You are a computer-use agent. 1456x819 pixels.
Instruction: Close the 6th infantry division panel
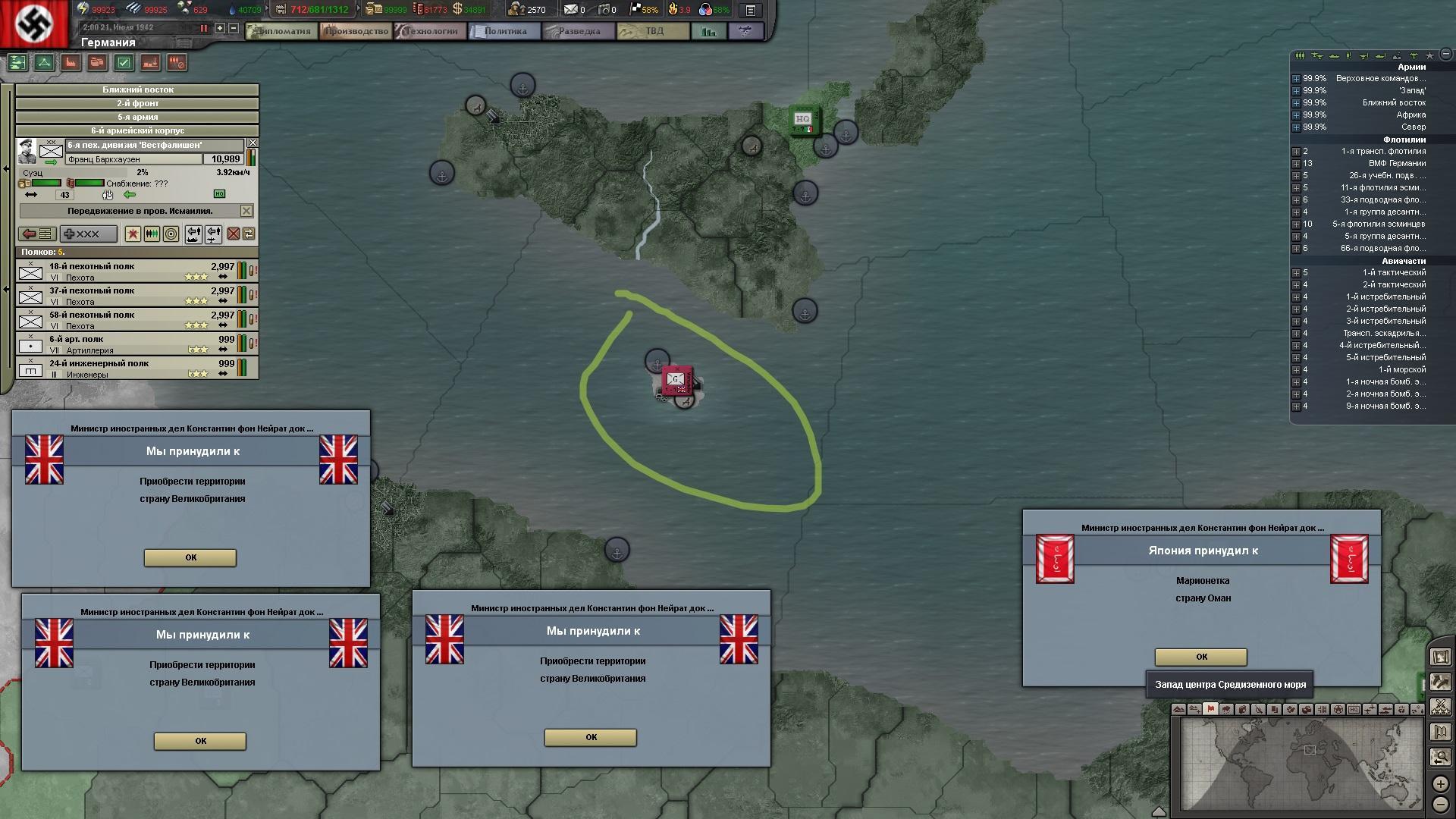253,143
